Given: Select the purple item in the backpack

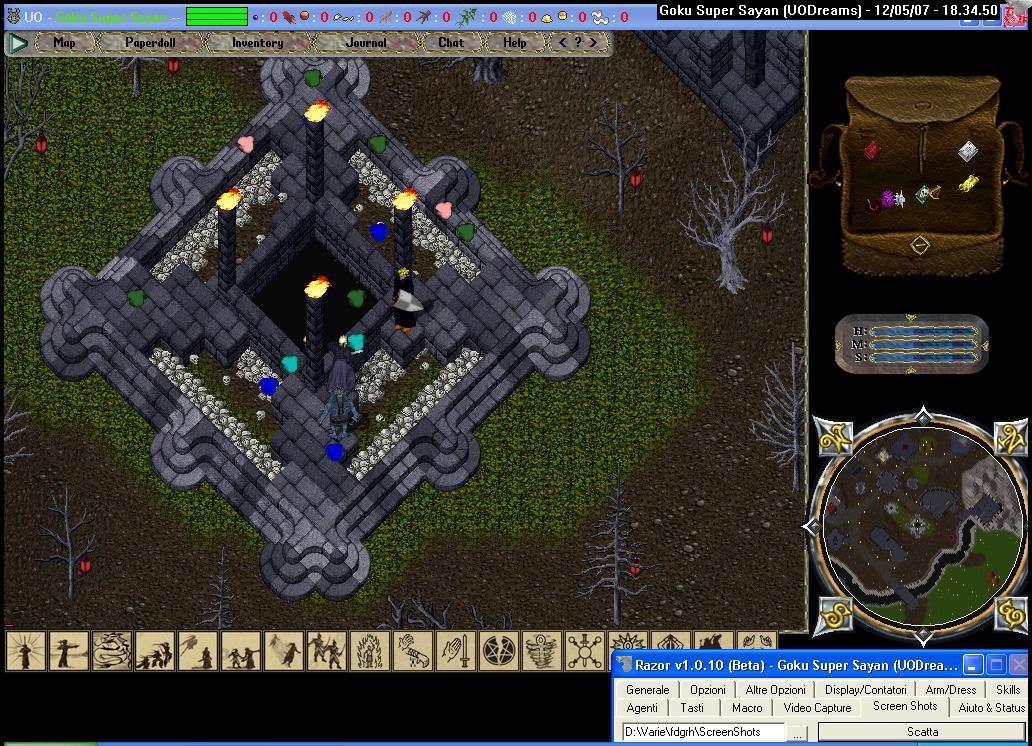Looking at the screenshot, I should (886, 200).
